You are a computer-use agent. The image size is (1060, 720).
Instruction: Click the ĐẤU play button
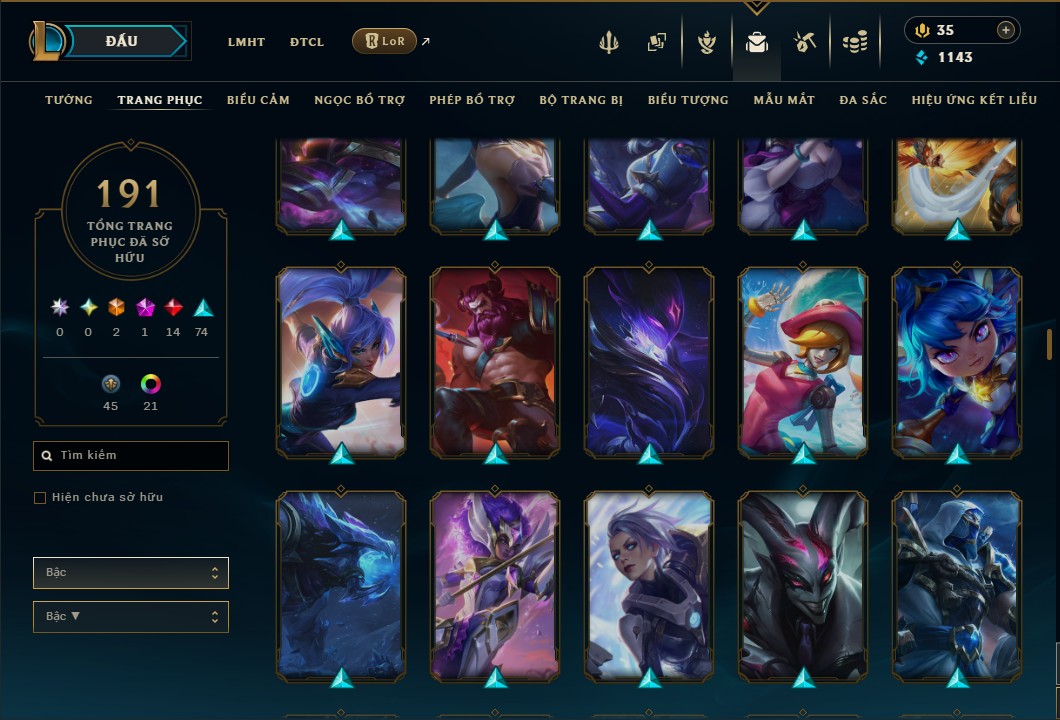[x=122, y=41]
